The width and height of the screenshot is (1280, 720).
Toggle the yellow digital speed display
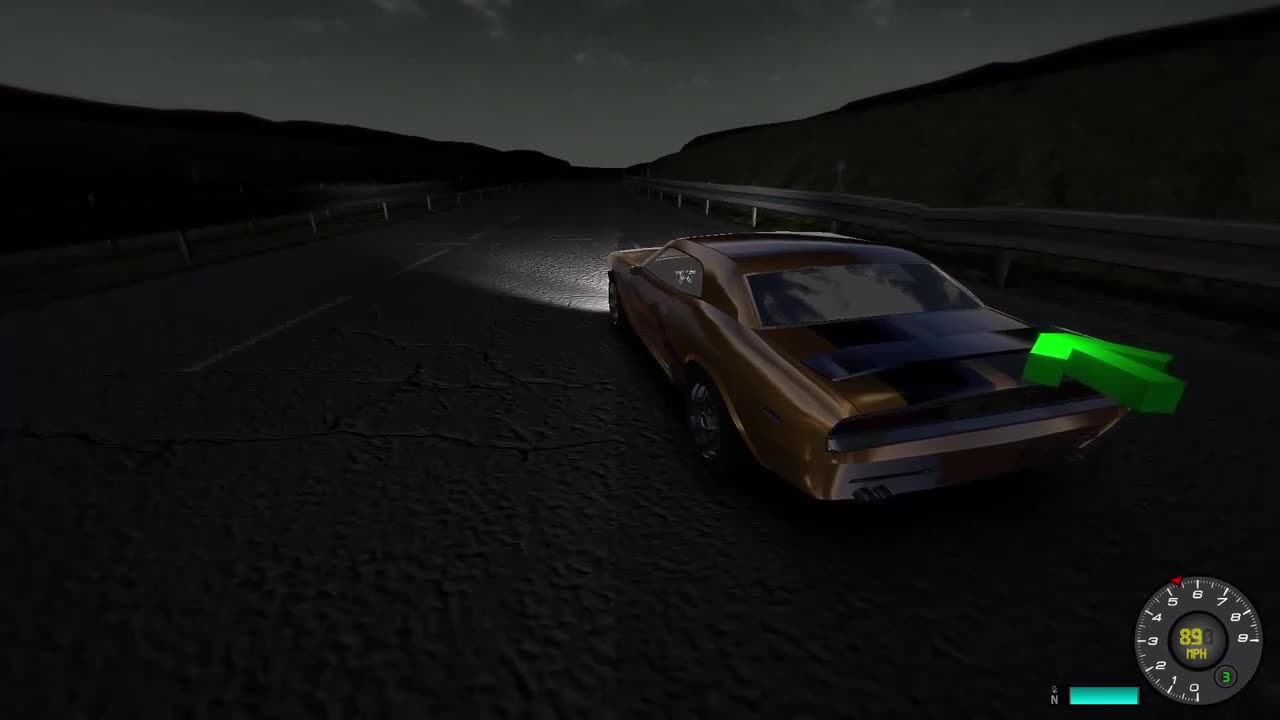coord(1192,636)
